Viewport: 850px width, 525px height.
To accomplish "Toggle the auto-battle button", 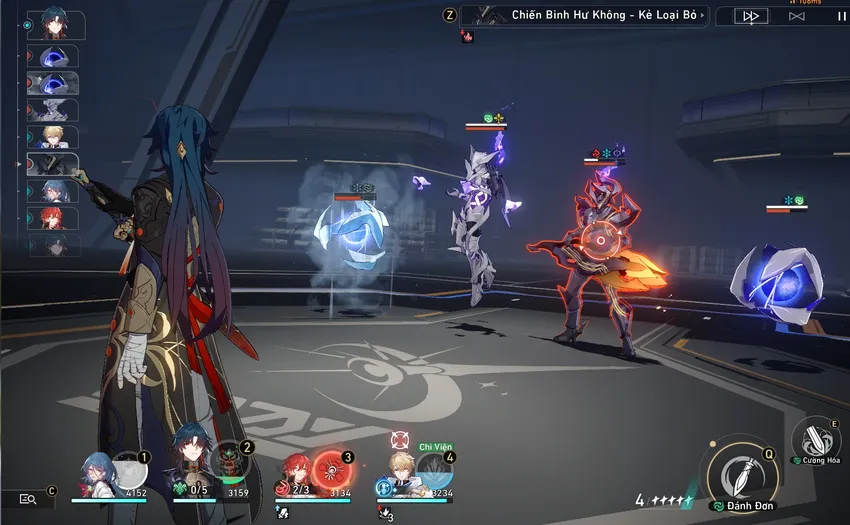I will click(796, 16).
